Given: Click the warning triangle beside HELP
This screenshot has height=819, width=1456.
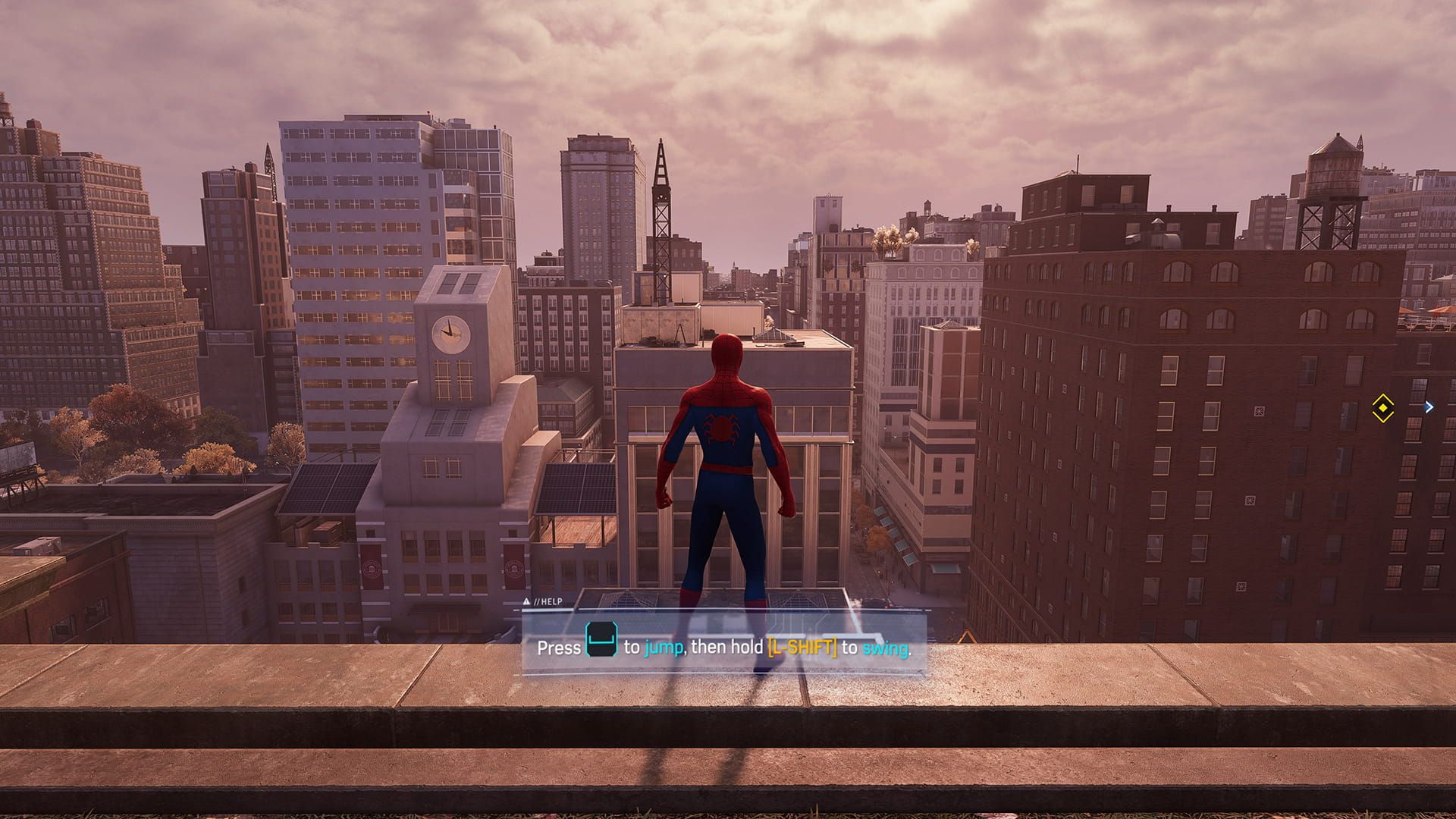Looking at the screenshot, I should pos(526,601).
